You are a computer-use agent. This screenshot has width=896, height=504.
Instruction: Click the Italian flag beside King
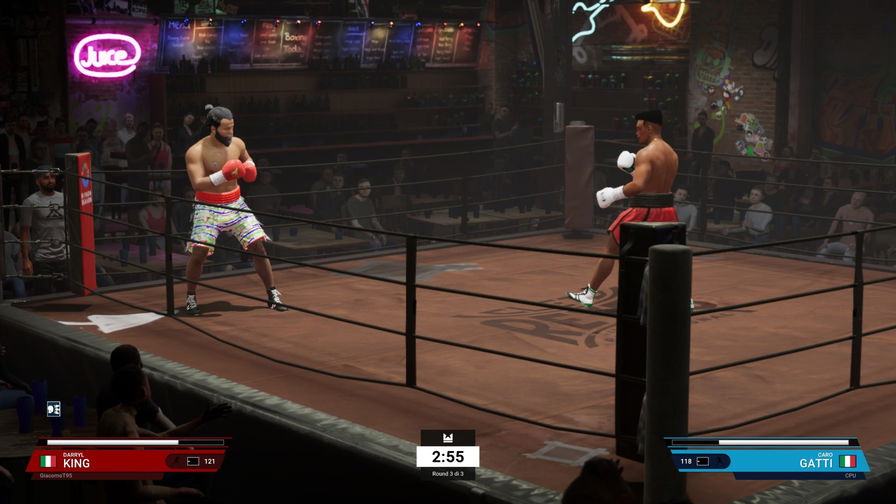pos(46,461)
